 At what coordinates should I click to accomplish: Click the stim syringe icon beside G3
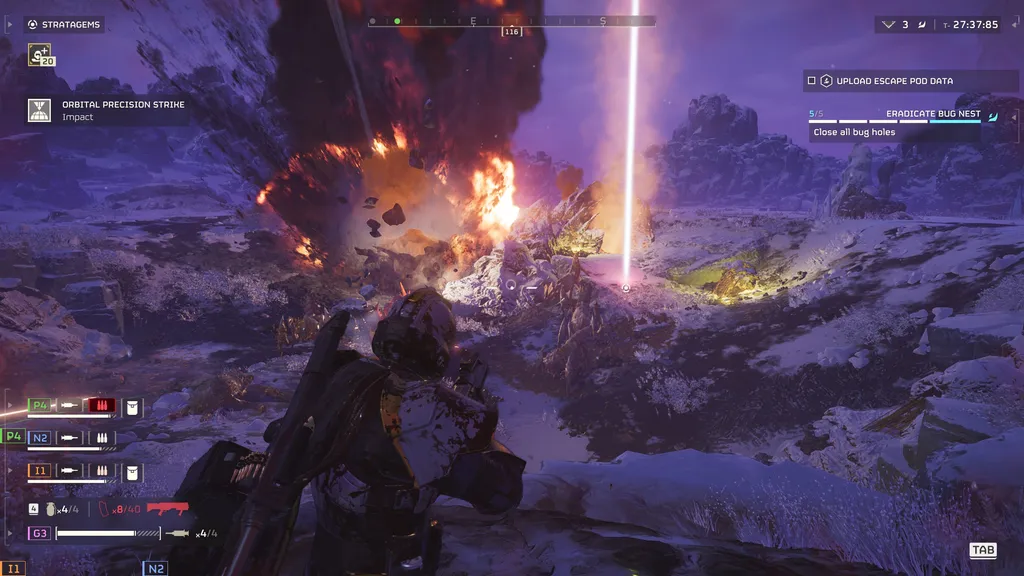pyautogui.click(x=181, y=533)
